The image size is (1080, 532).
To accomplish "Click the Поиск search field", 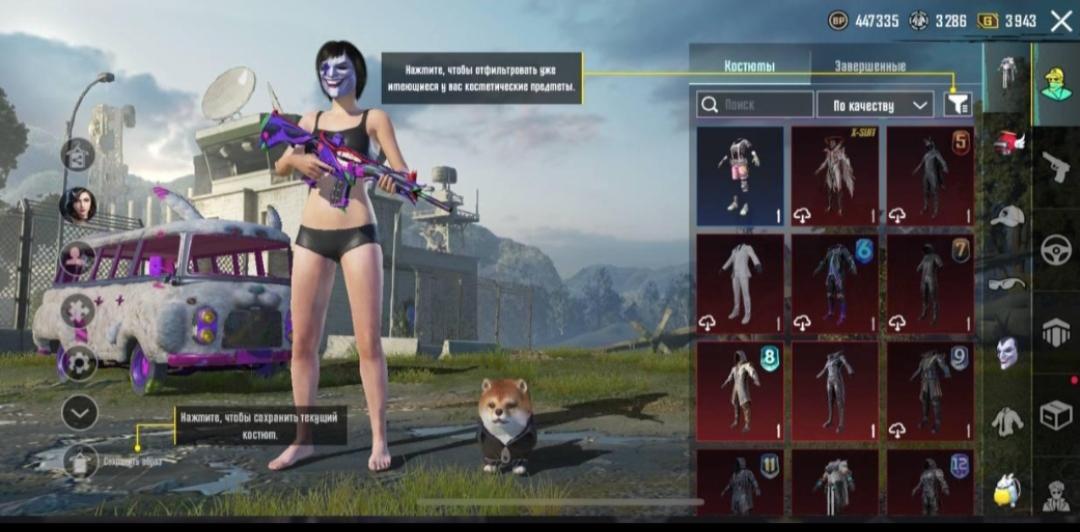I will click(755, 104).
